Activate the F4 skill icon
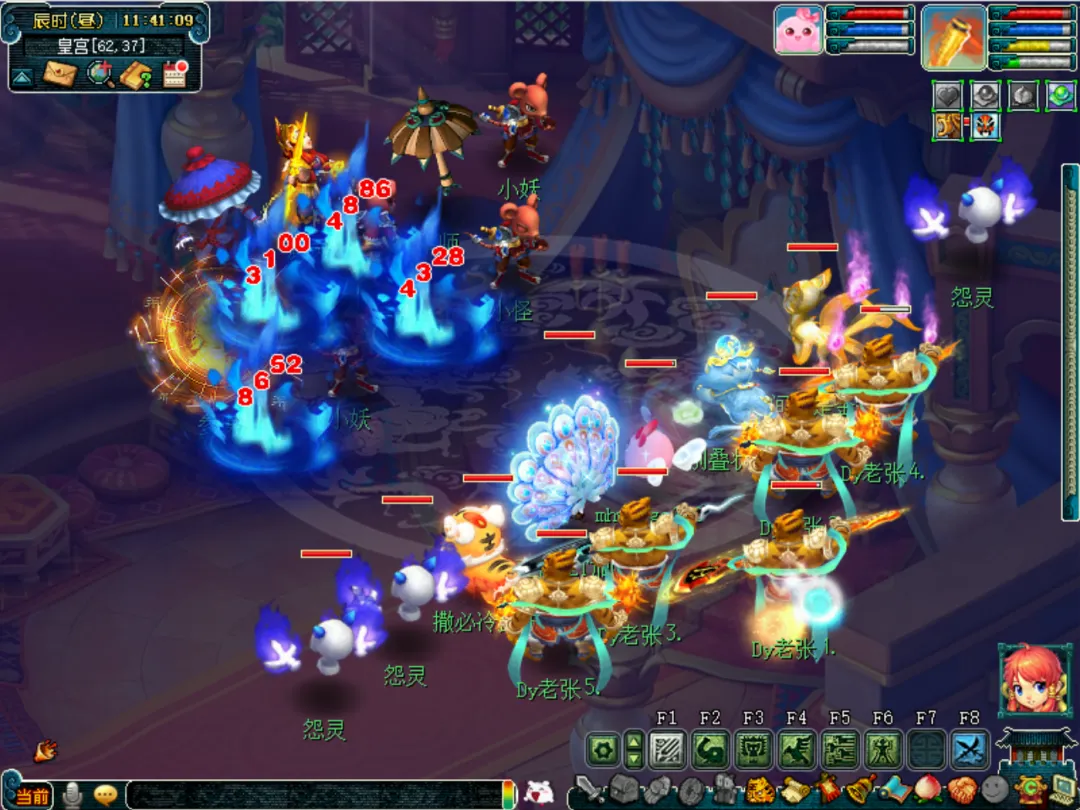 click(x=797, y=749)
